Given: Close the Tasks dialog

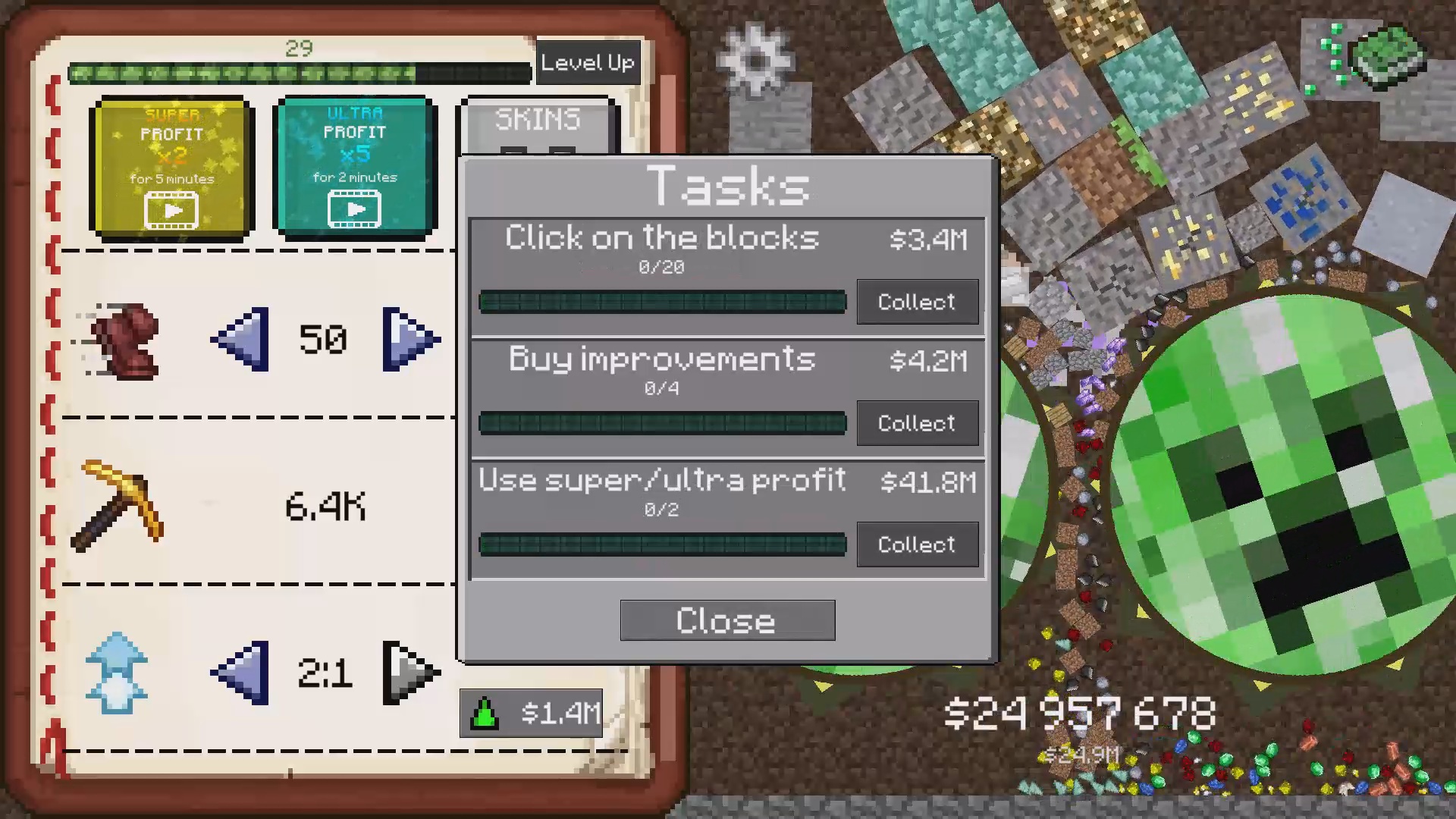Looking at the screenshot, I should click(x=726, y=620).
